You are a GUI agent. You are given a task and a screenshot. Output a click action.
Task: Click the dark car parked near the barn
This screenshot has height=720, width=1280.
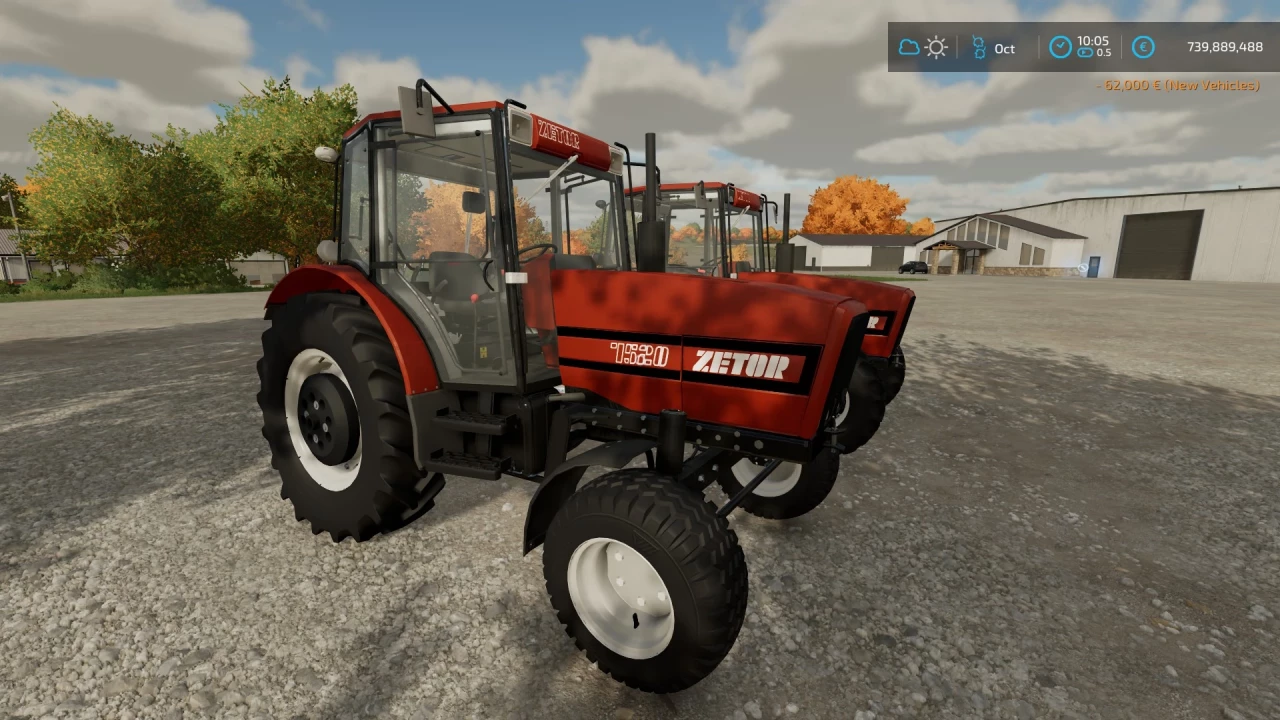[x=911, y=268]
